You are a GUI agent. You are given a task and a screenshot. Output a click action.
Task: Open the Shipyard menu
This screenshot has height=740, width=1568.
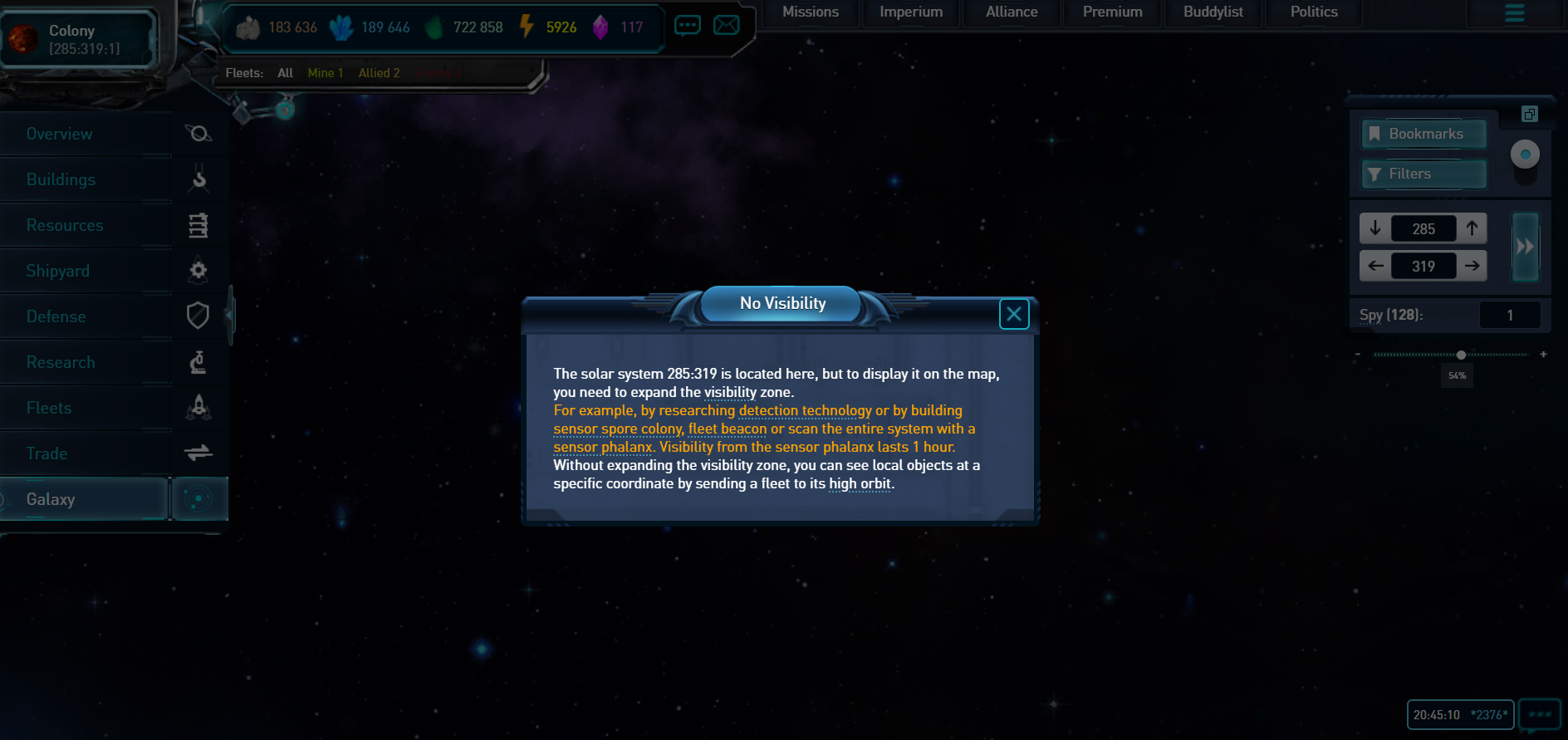pos(58,271)
